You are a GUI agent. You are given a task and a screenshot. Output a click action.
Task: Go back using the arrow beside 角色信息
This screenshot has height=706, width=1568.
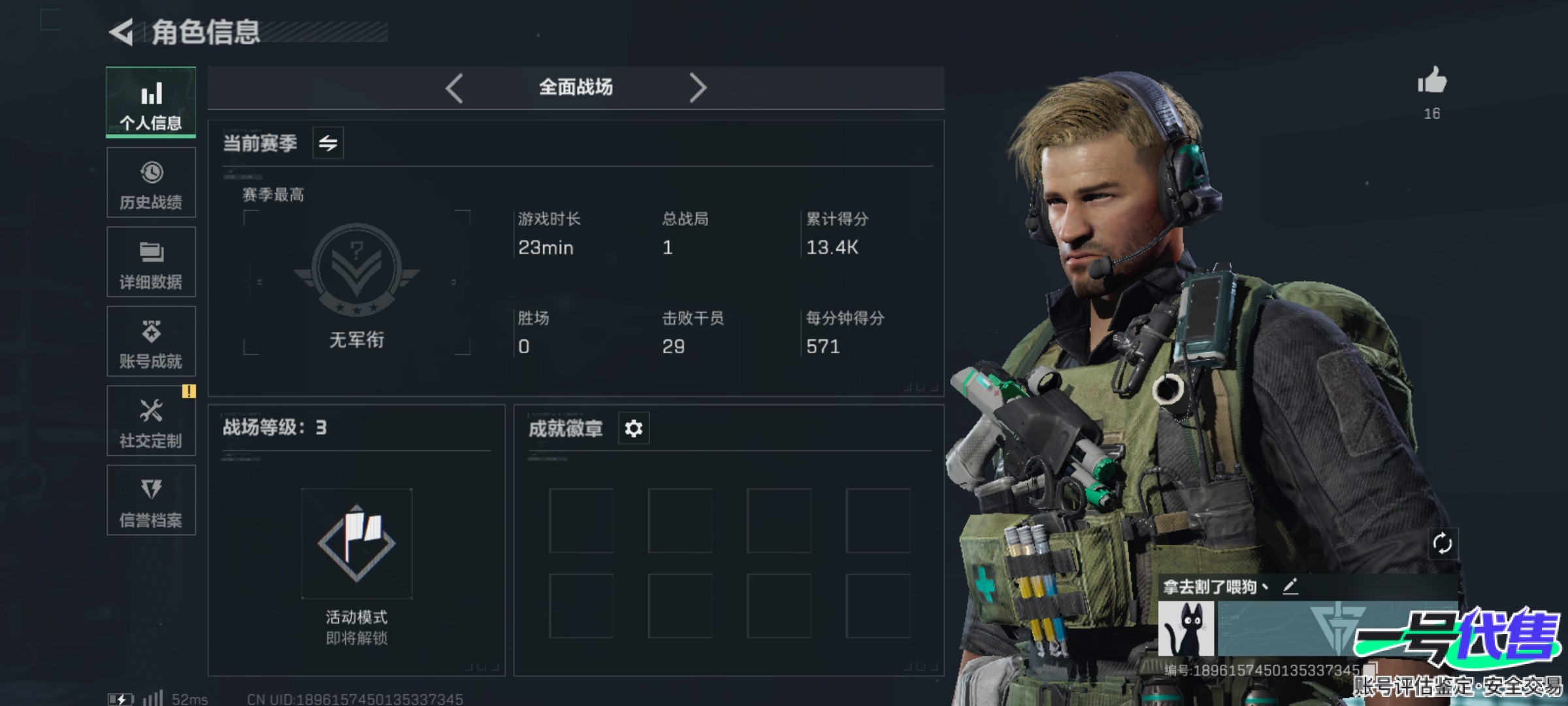click(122, 32)
